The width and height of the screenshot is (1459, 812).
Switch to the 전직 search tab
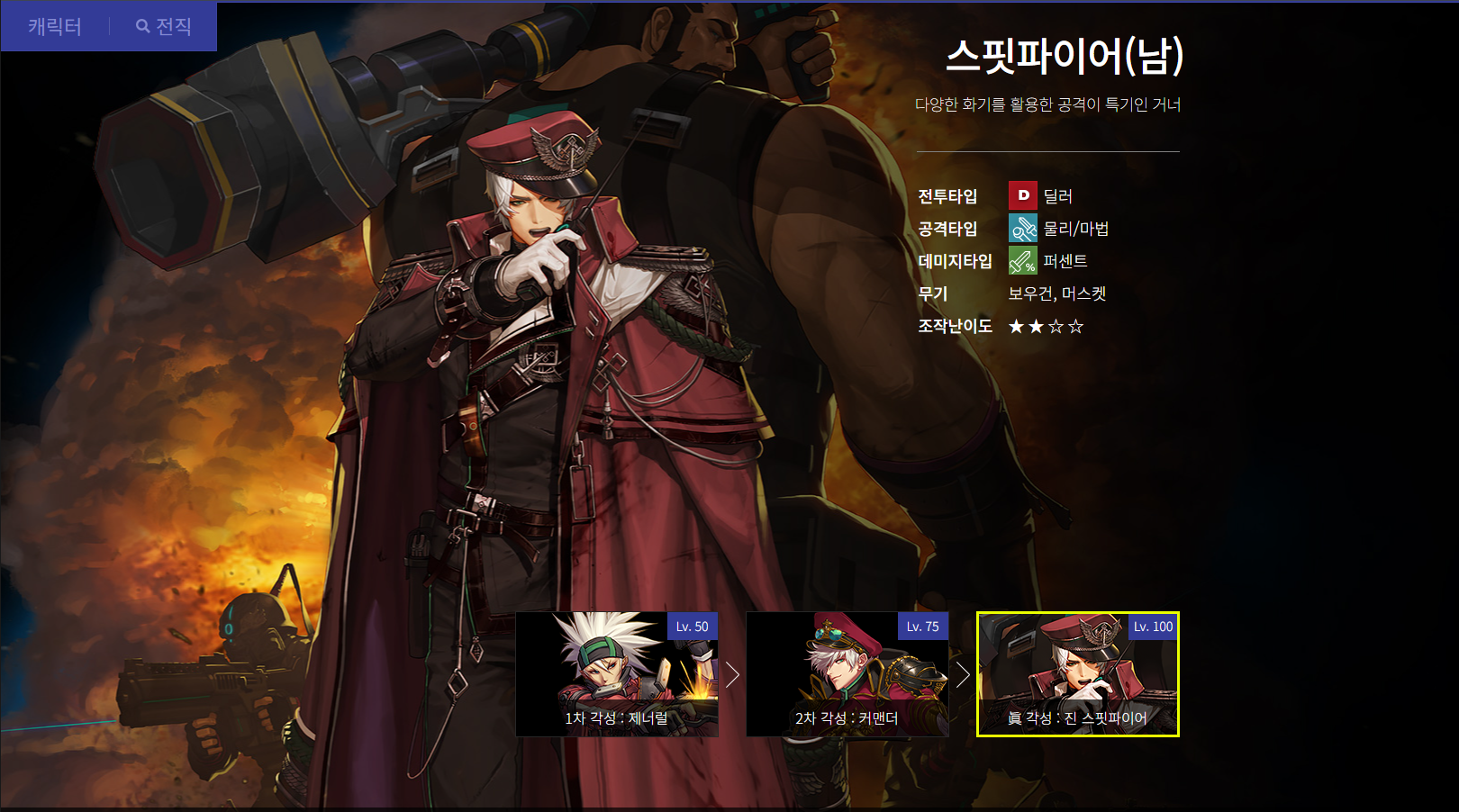click(164, 27)
